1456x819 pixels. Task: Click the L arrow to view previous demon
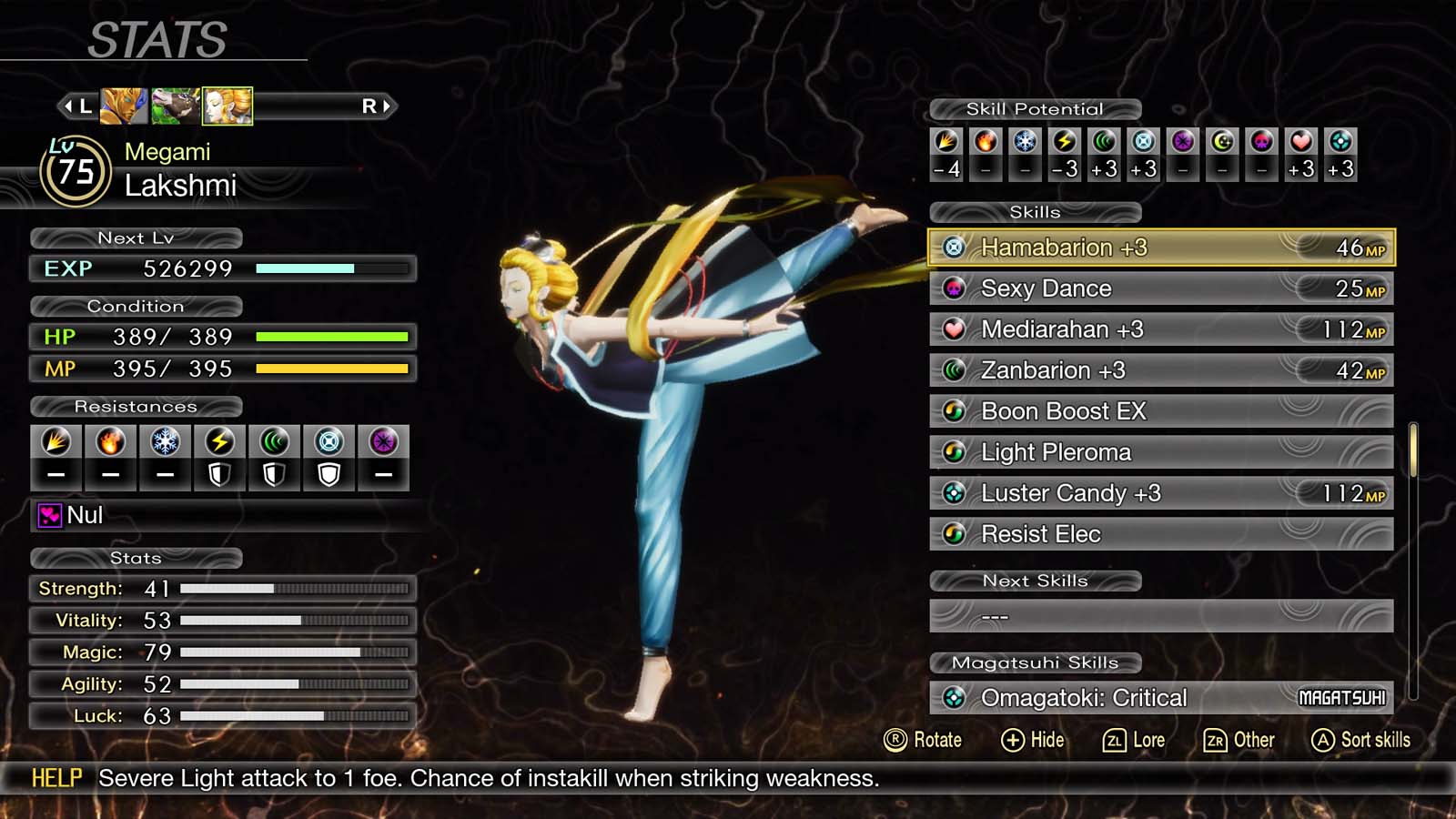(x=77, y=106)
